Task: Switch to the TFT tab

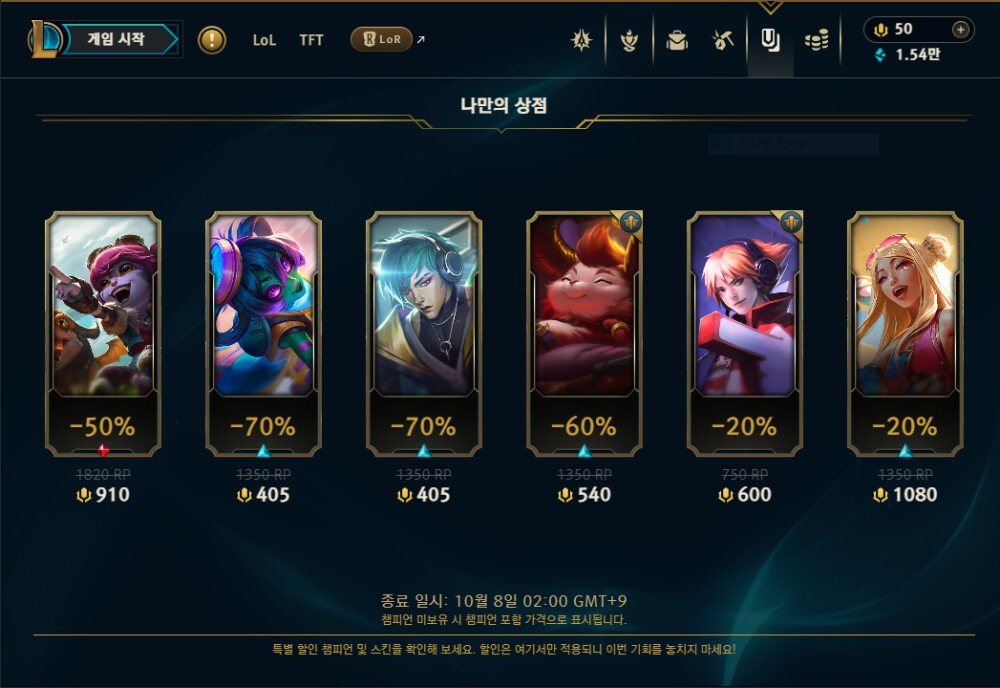Action: pyautogui.click(x=311, y=41)
